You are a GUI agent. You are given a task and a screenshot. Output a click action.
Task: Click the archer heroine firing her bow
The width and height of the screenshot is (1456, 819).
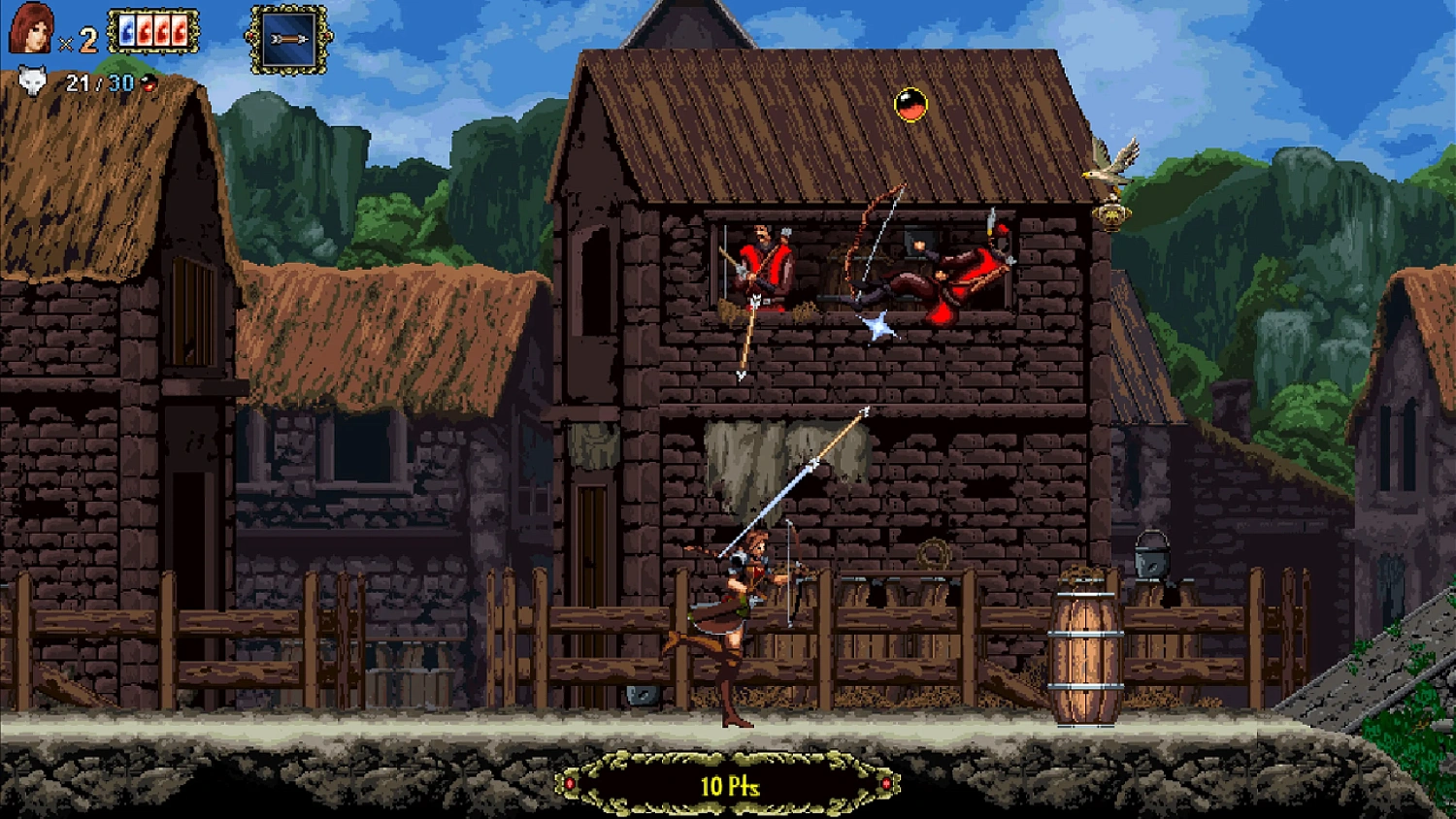click(x=743, y=597)
